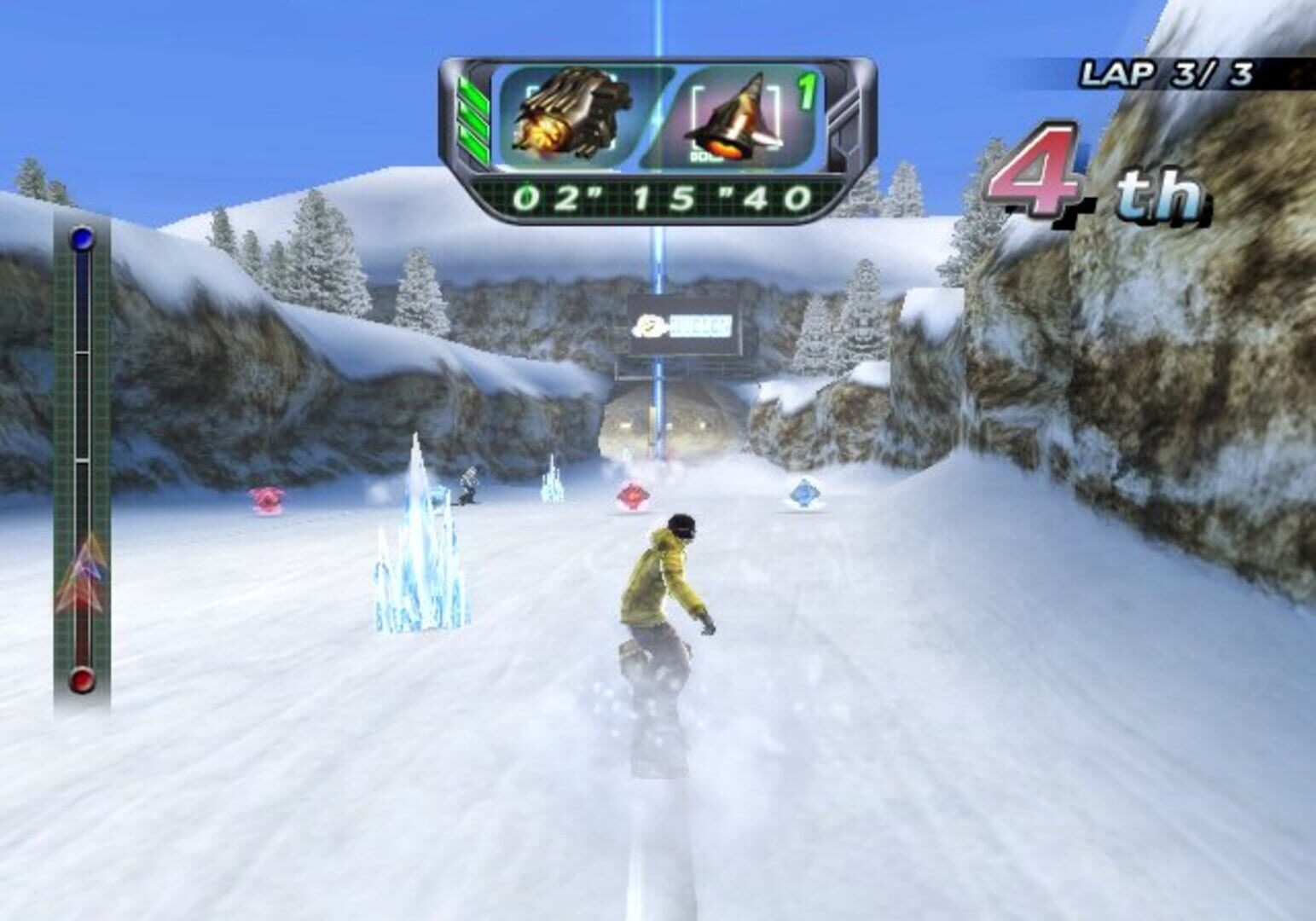Click the red item pickup near the tunnel

(632, 495)
